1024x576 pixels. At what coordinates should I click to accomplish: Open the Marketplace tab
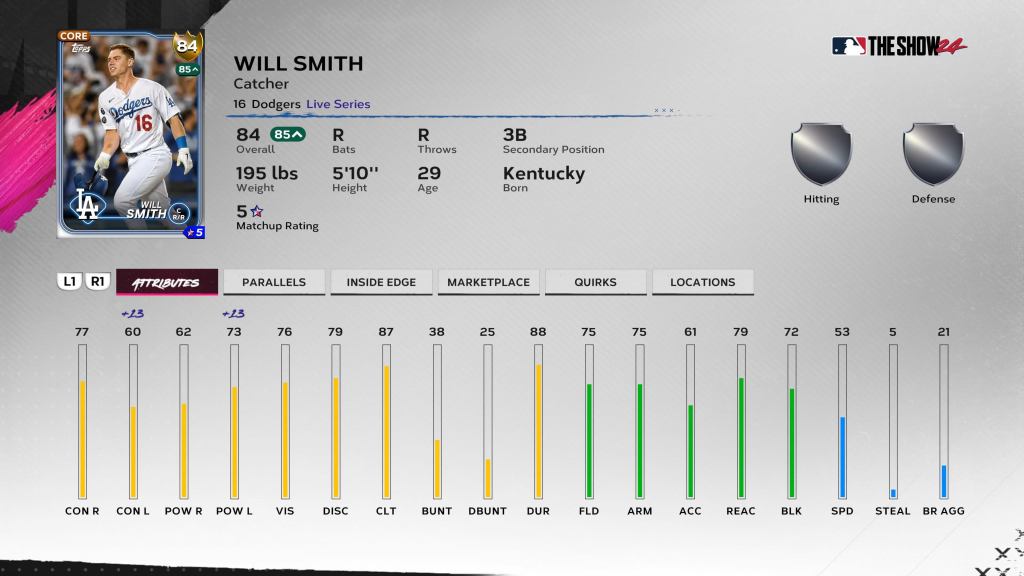click(x=488, y=282)
